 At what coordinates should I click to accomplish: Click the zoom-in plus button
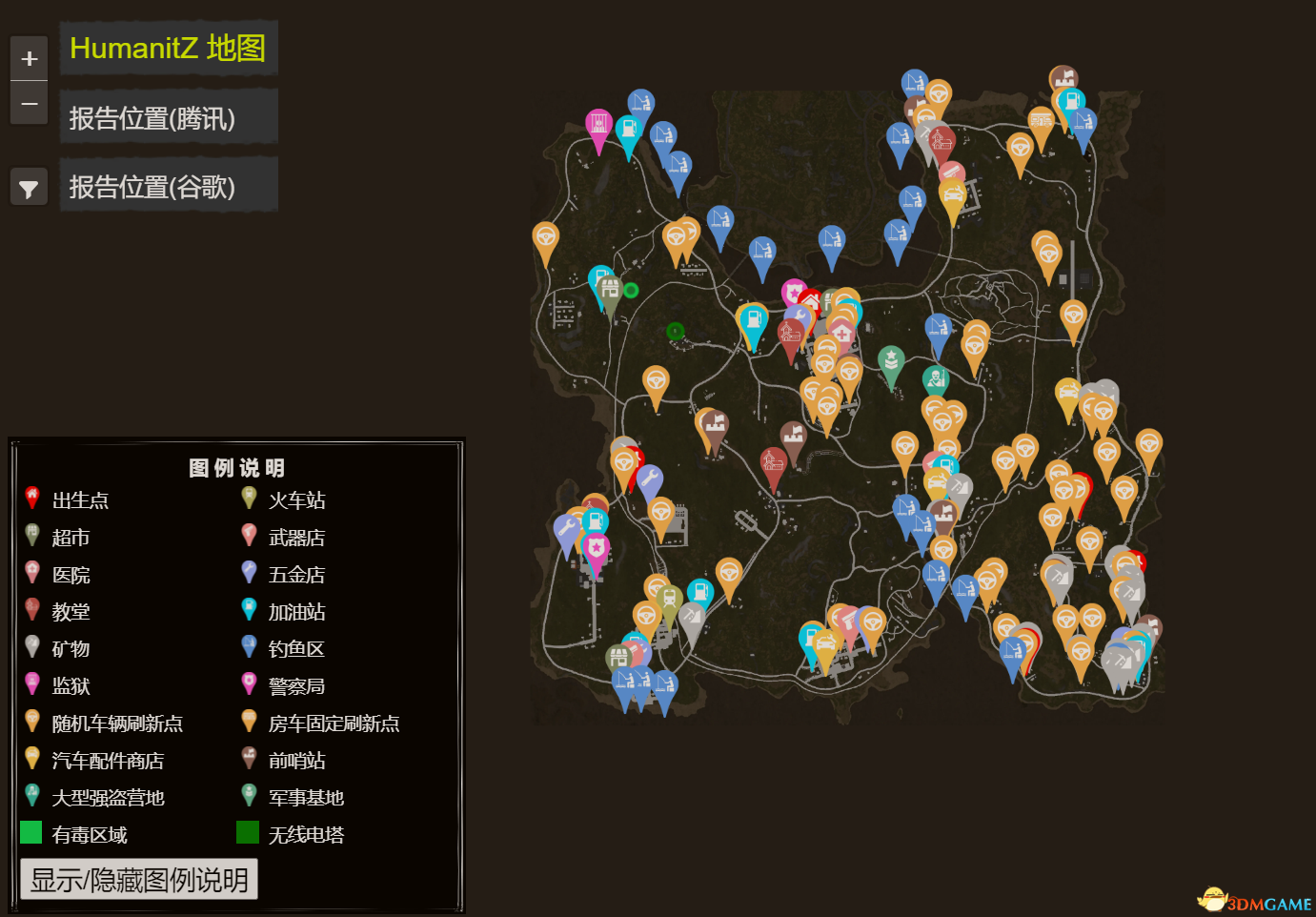(29, 57)
